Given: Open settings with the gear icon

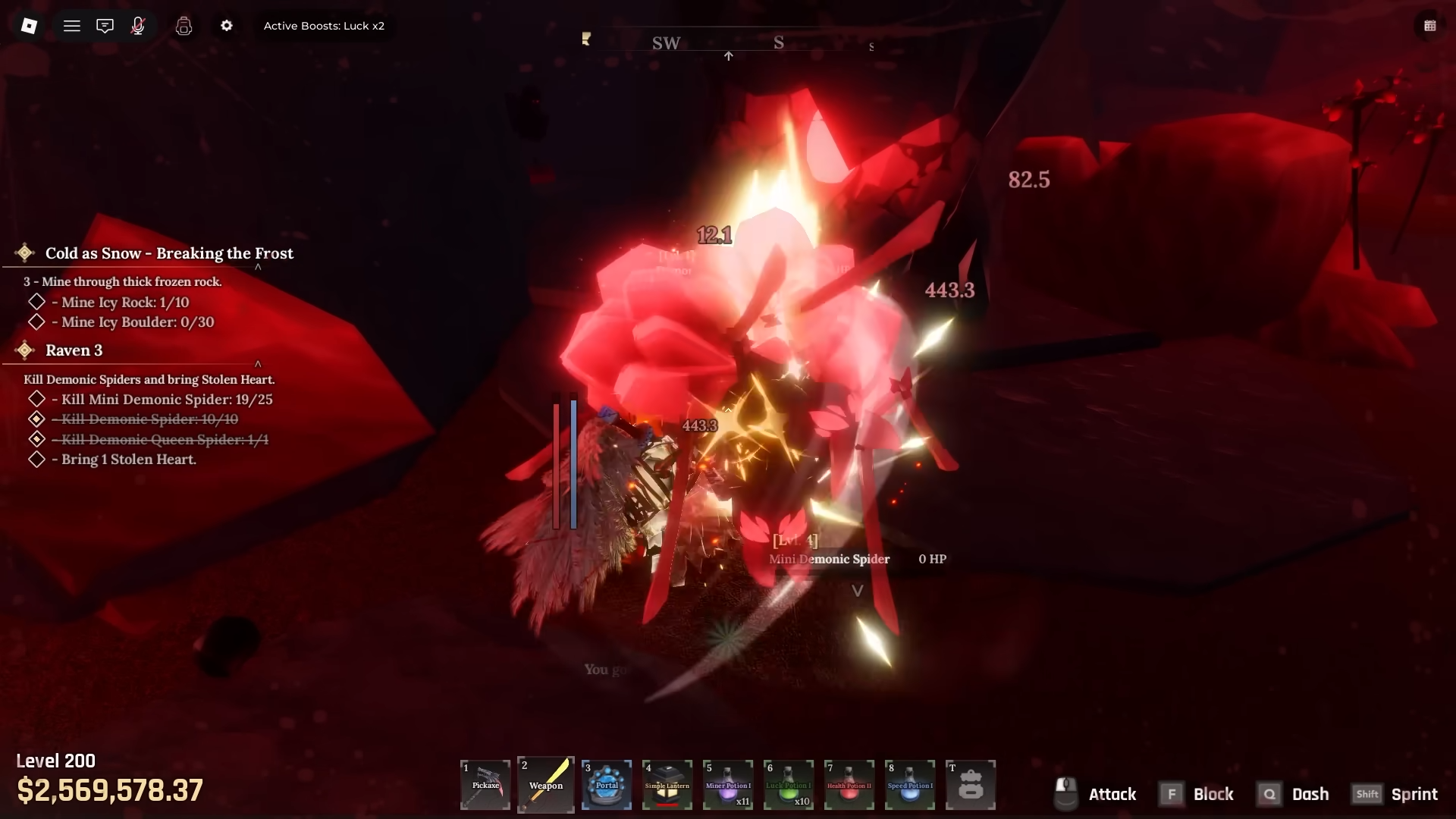Looking at the screenshot, I should (227, 26).
